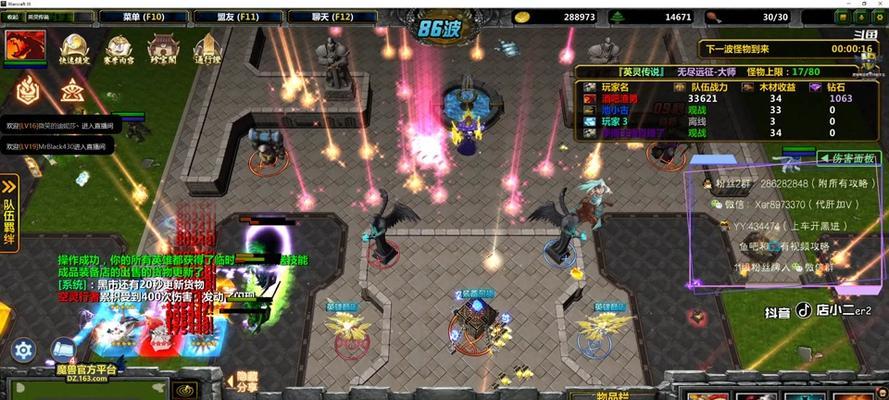
Task: Open the 快速绑定 quick bind icon
Action: pos(75,50)
